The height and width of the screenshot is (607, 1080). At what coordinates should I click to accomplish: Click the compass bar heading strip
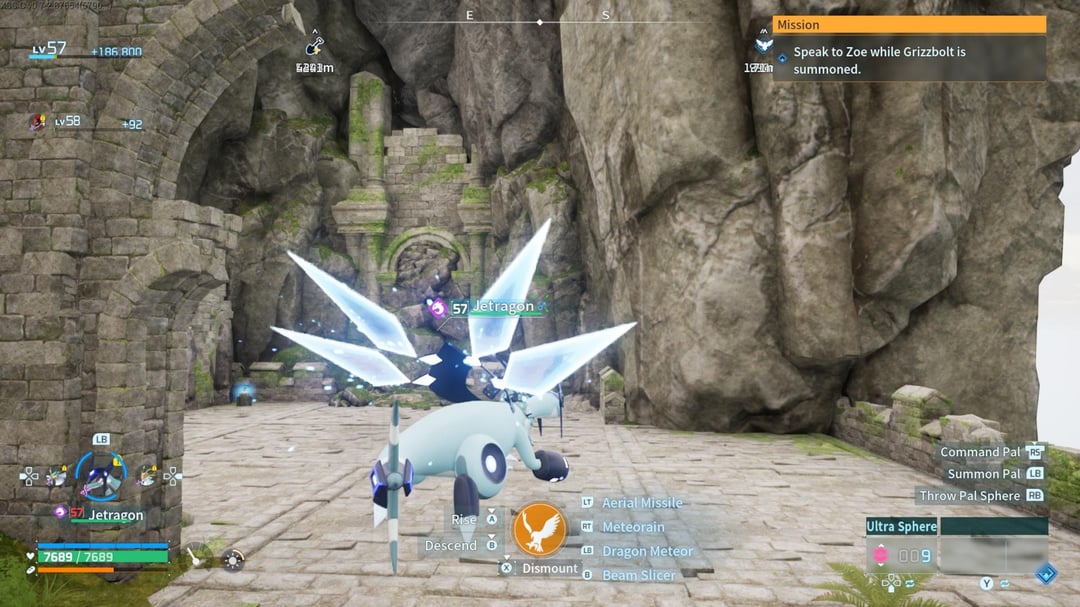coord(539,21)
